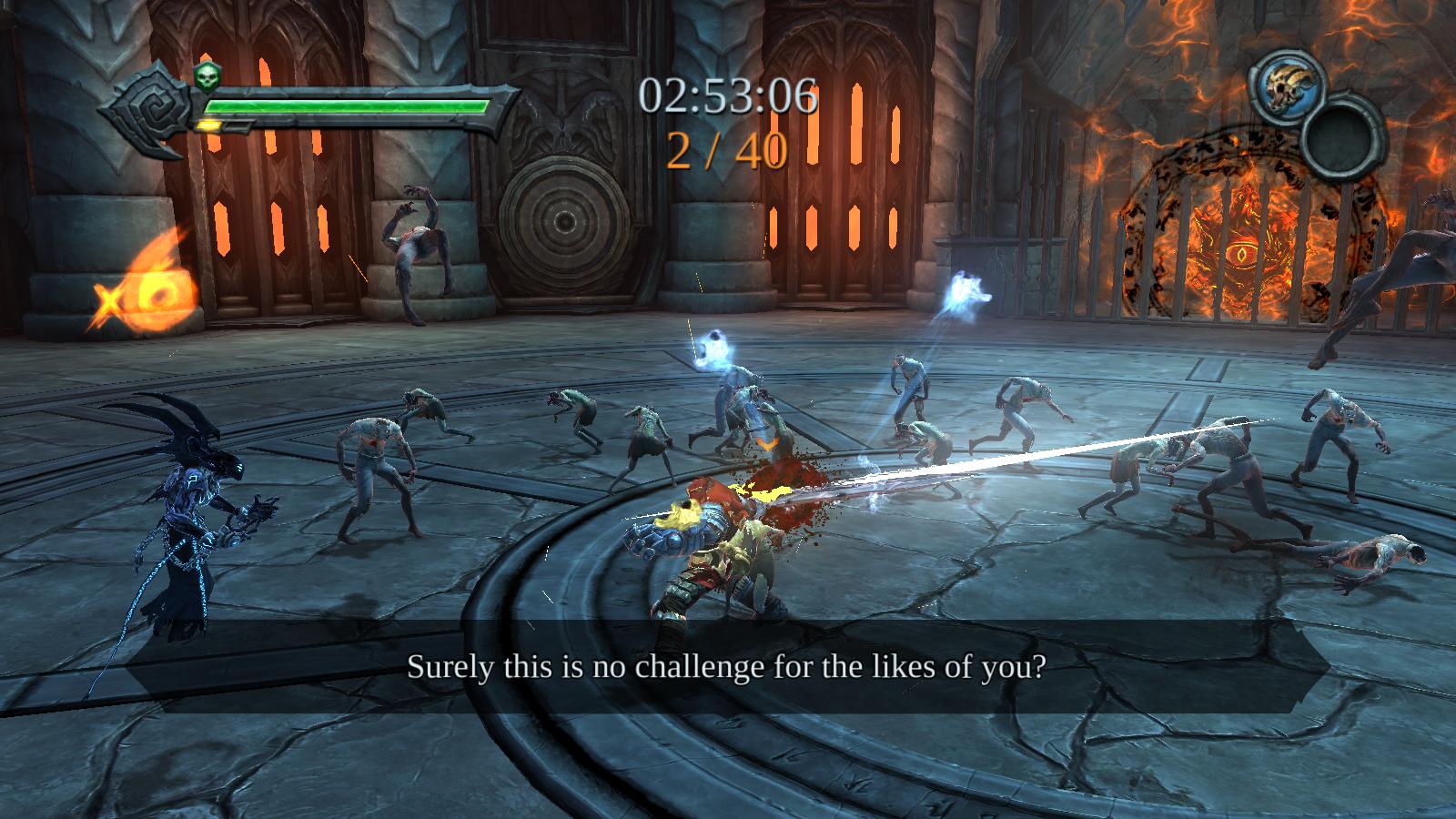The width and height of the screenshot is (1456, 819).
Task: Click the green skull lifestone icon
Action: tap(207, 79)
